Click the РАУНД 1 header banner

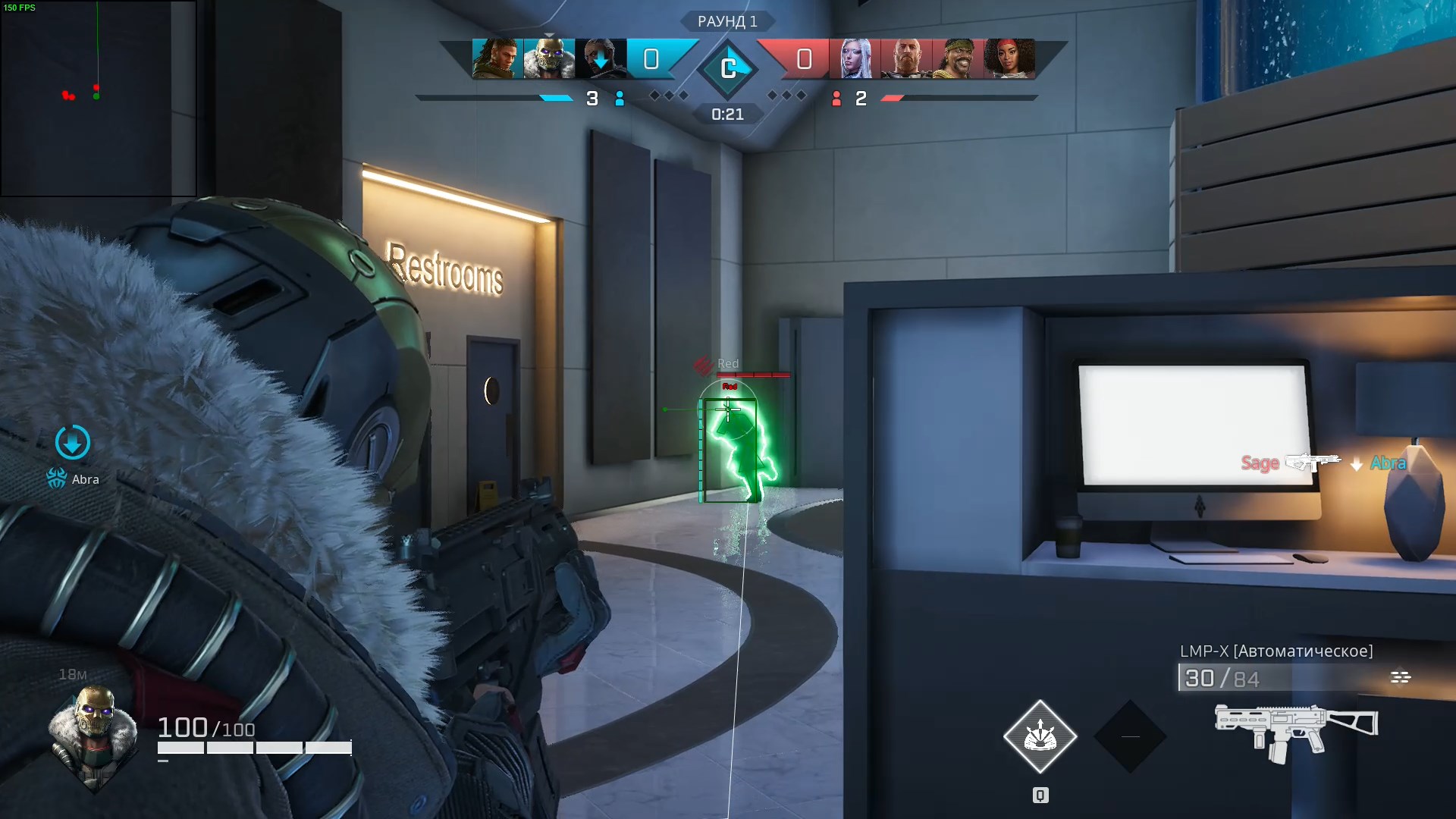(x=727, y=20)
